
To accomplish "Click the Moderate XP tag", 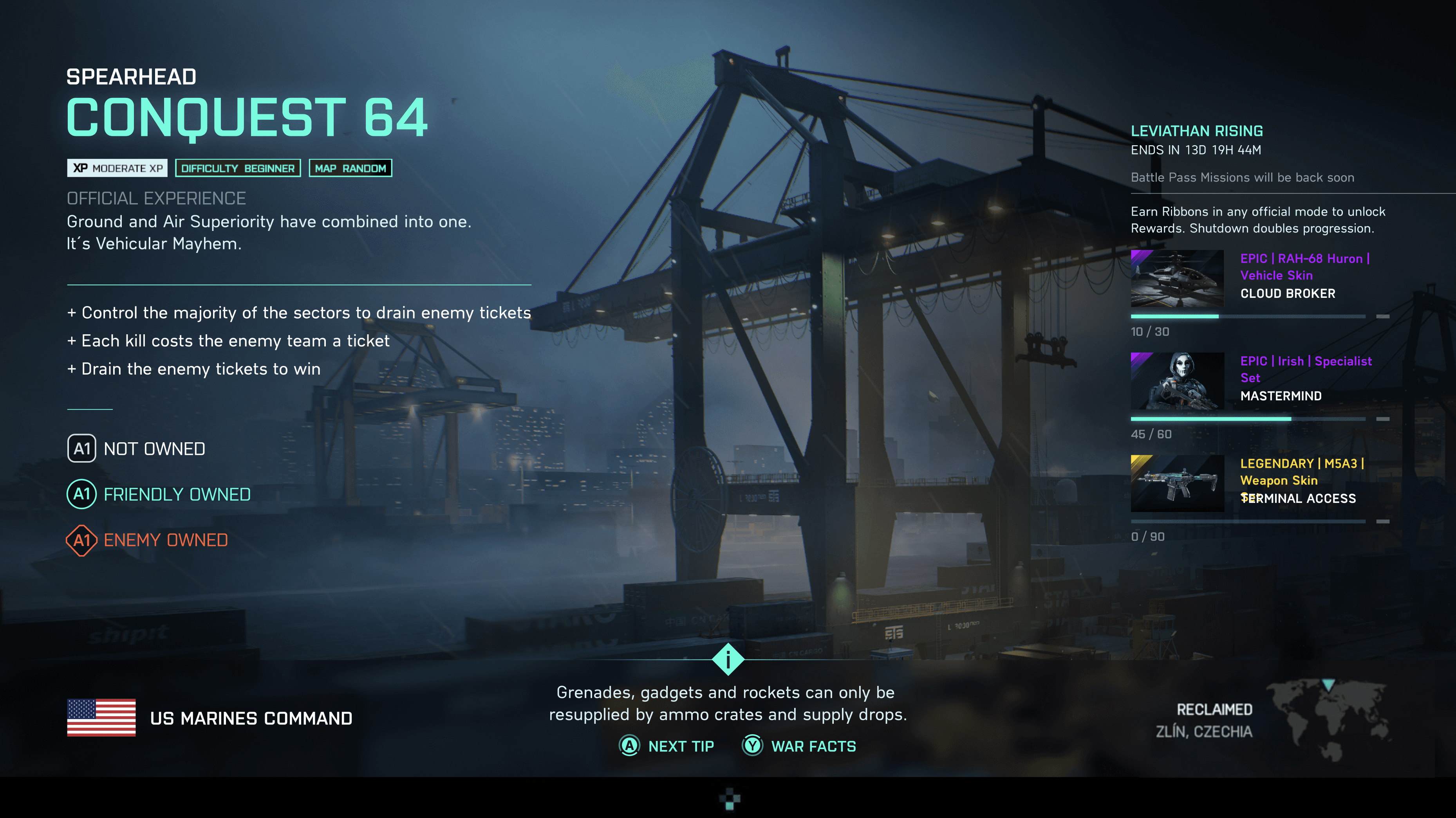I will [117, 168].
